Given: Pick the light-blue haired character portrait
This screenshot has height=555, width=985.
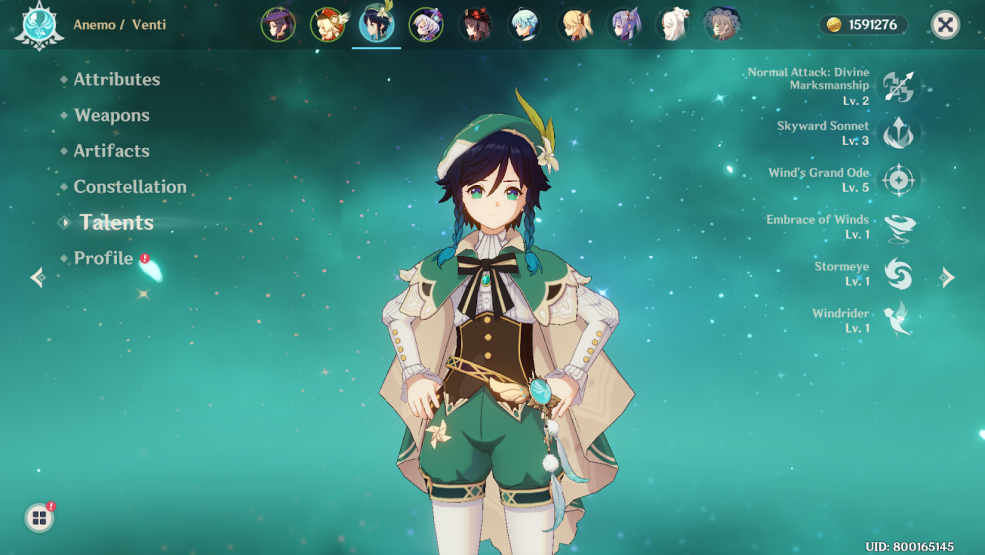Looking at the screenshot, I should 524,25.
